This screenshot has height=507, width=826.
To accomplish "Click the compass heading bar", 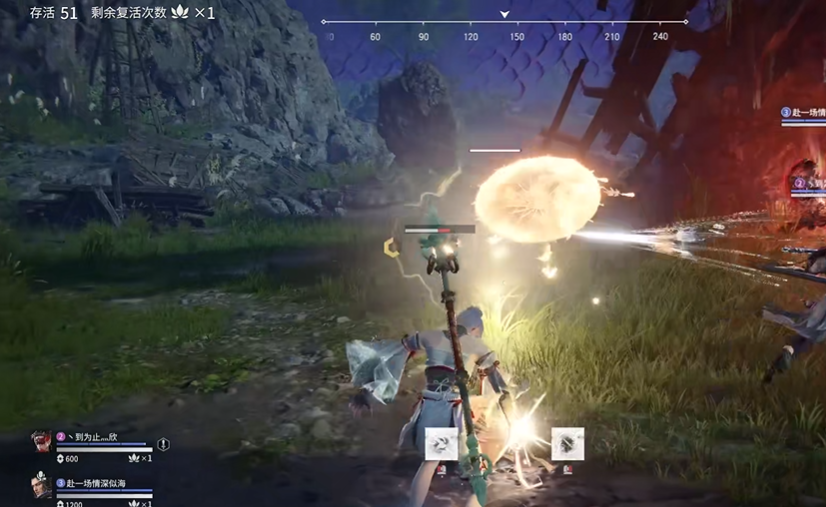I will click(x=504, y=22).
